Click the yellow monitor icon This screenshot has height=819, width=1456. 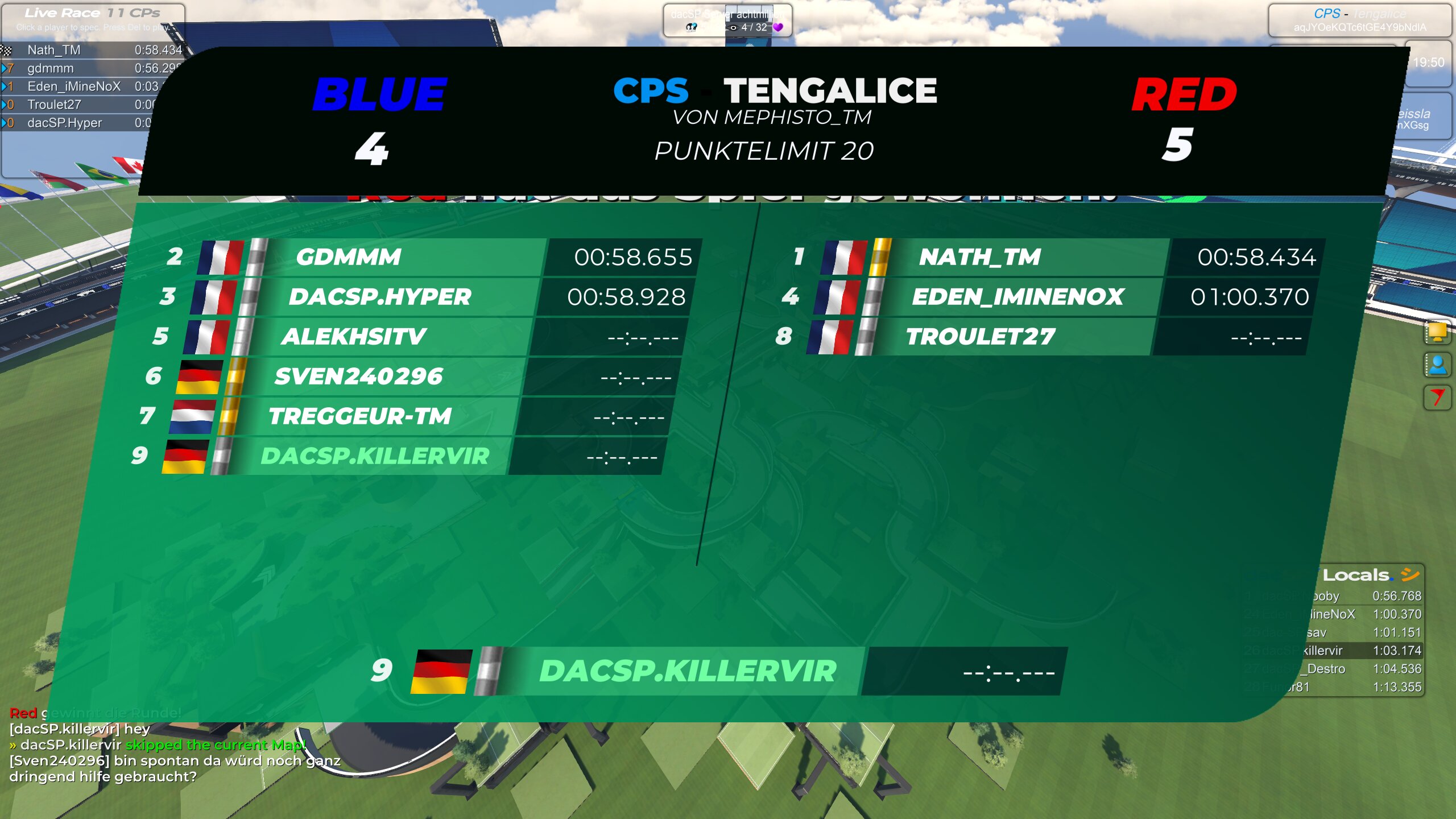click(1437, 332)
